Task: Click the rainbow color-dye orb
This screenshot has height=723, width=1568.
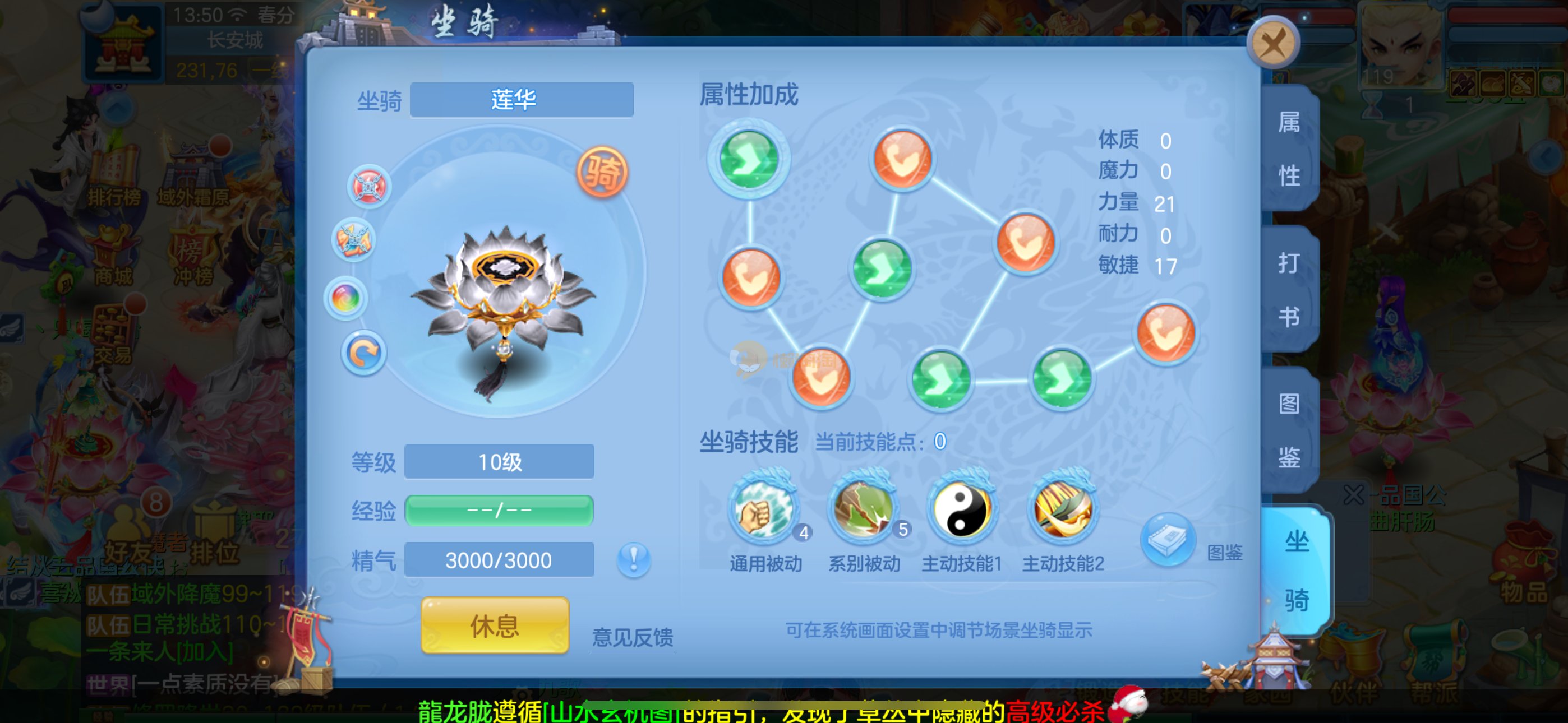Action: [x=346, y=298]
